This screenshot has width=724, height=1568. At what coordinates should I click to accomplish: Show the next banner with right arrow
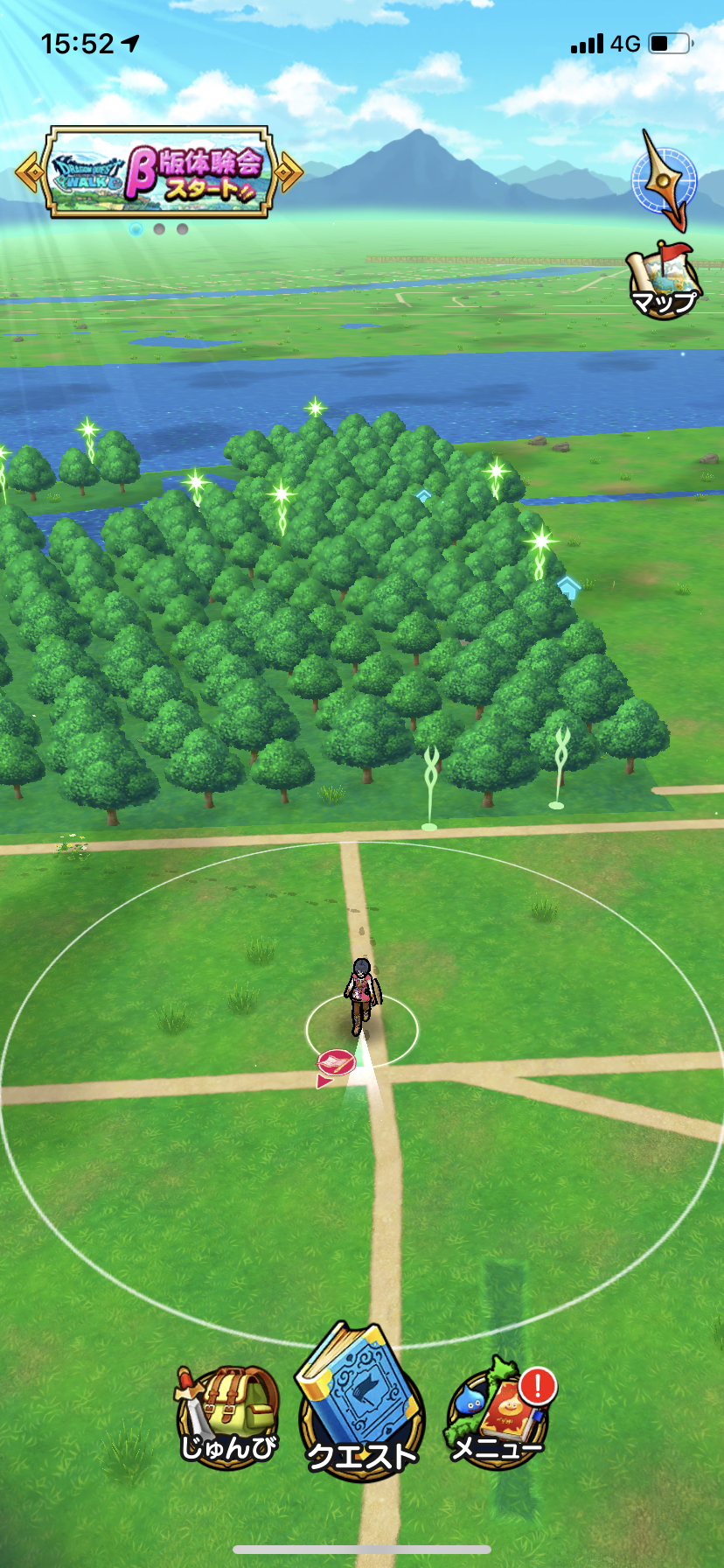click(289, 172)
